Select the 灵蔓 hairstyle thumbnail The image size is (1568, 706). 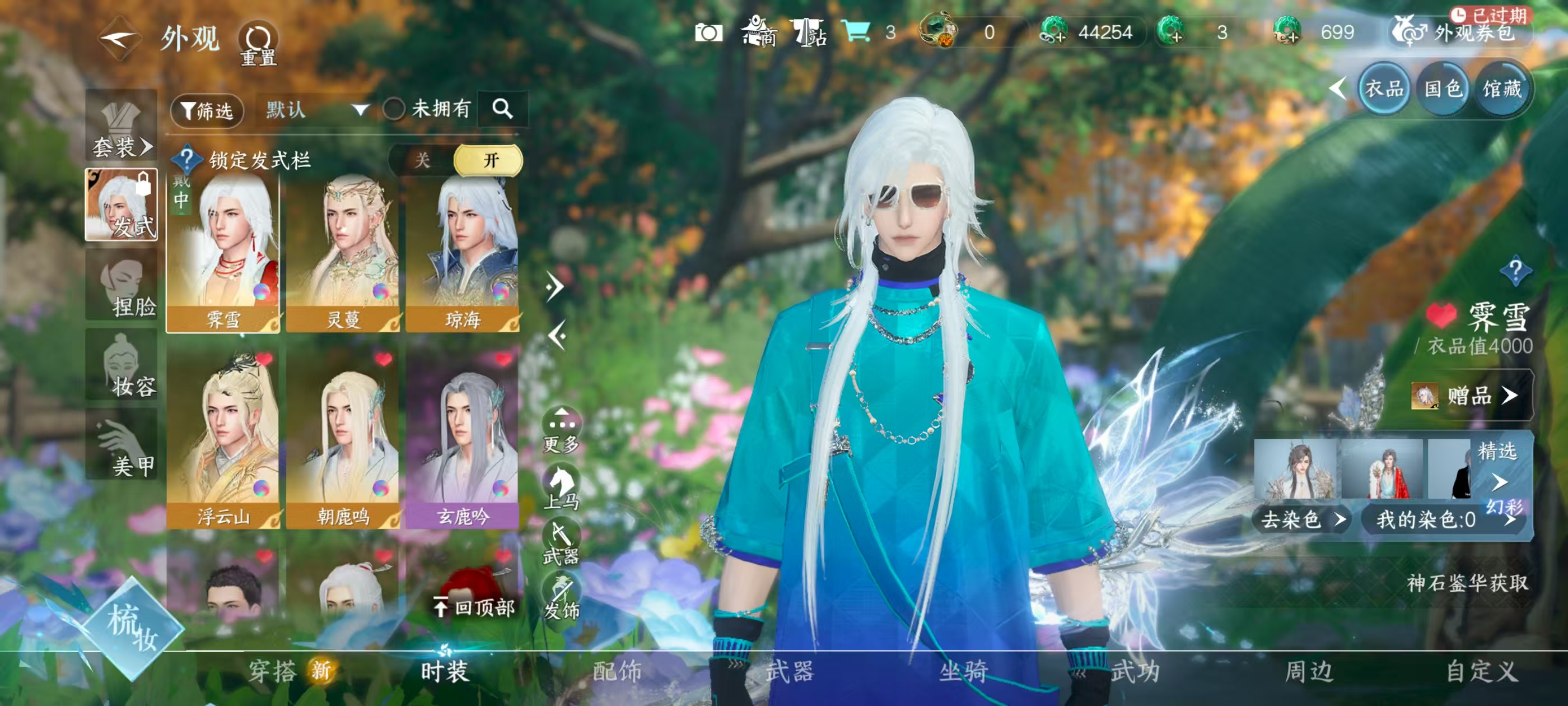coord(343,253)
